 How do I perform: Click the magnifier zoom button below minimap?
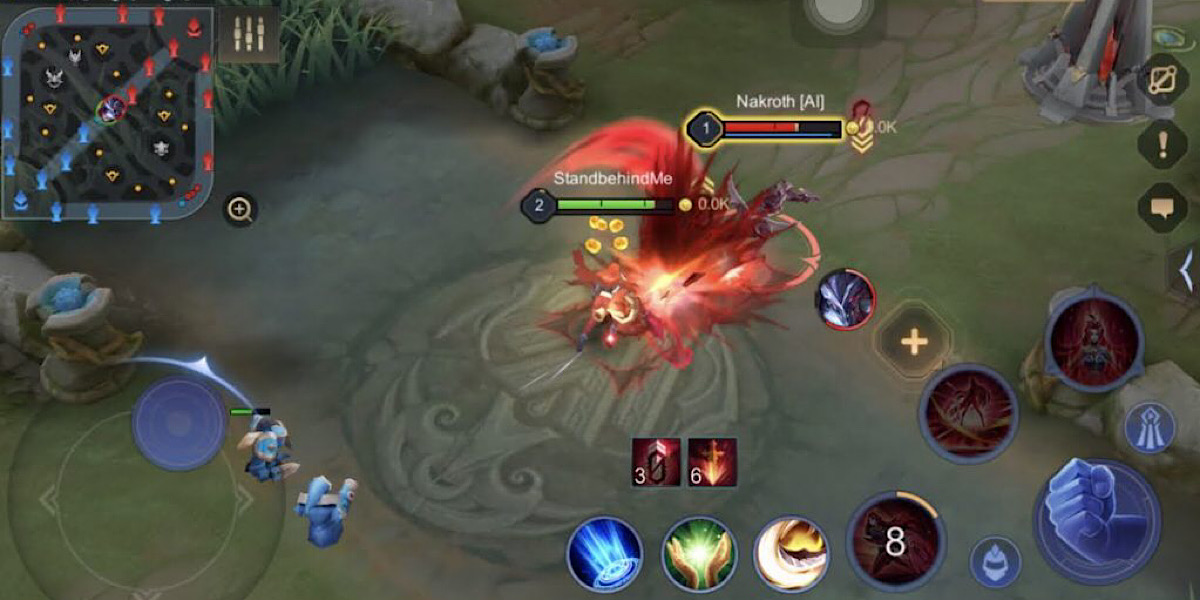(x=240, y=209)
